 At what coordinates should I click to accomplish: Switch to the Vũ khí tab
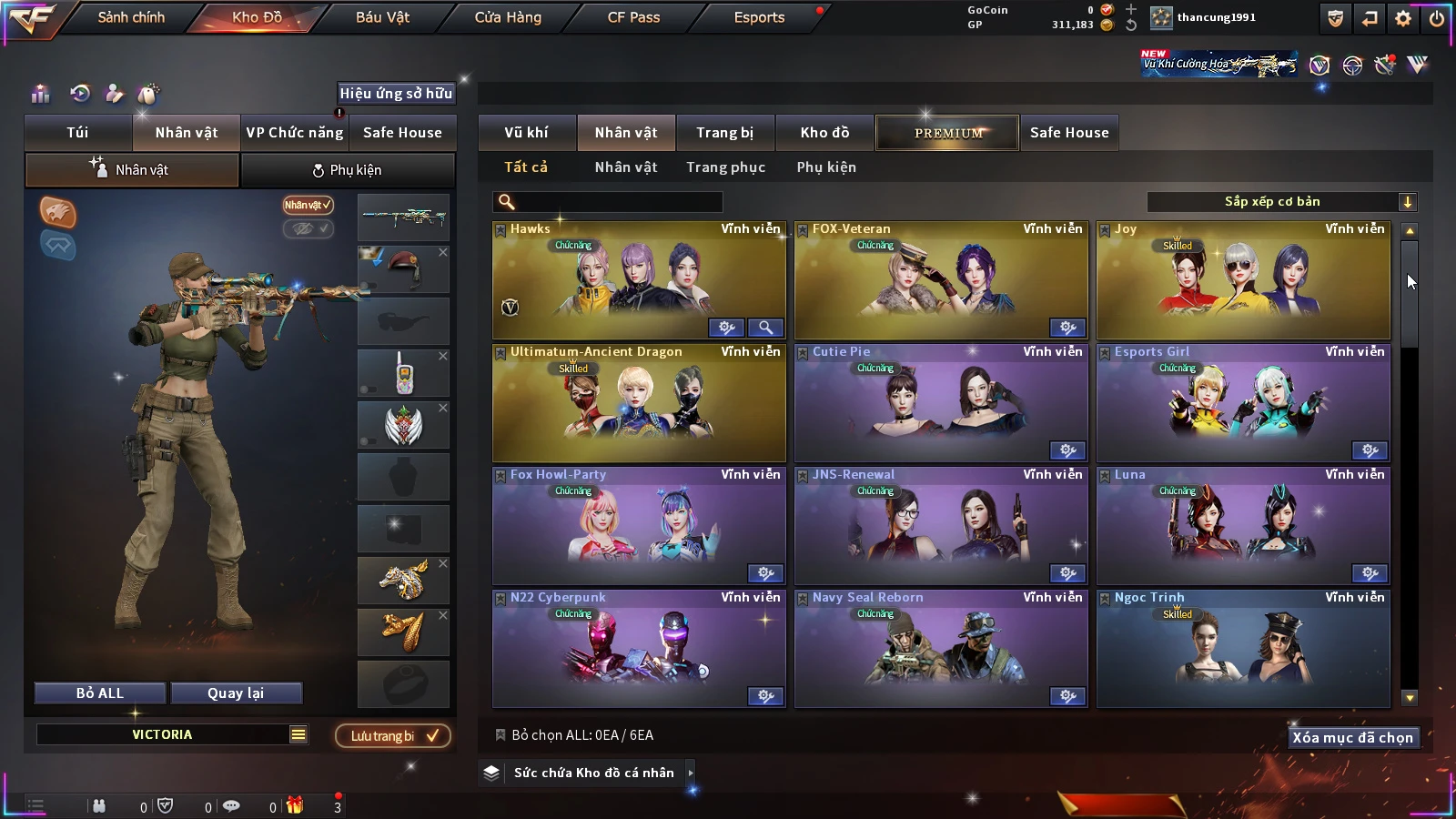[526, 133]
